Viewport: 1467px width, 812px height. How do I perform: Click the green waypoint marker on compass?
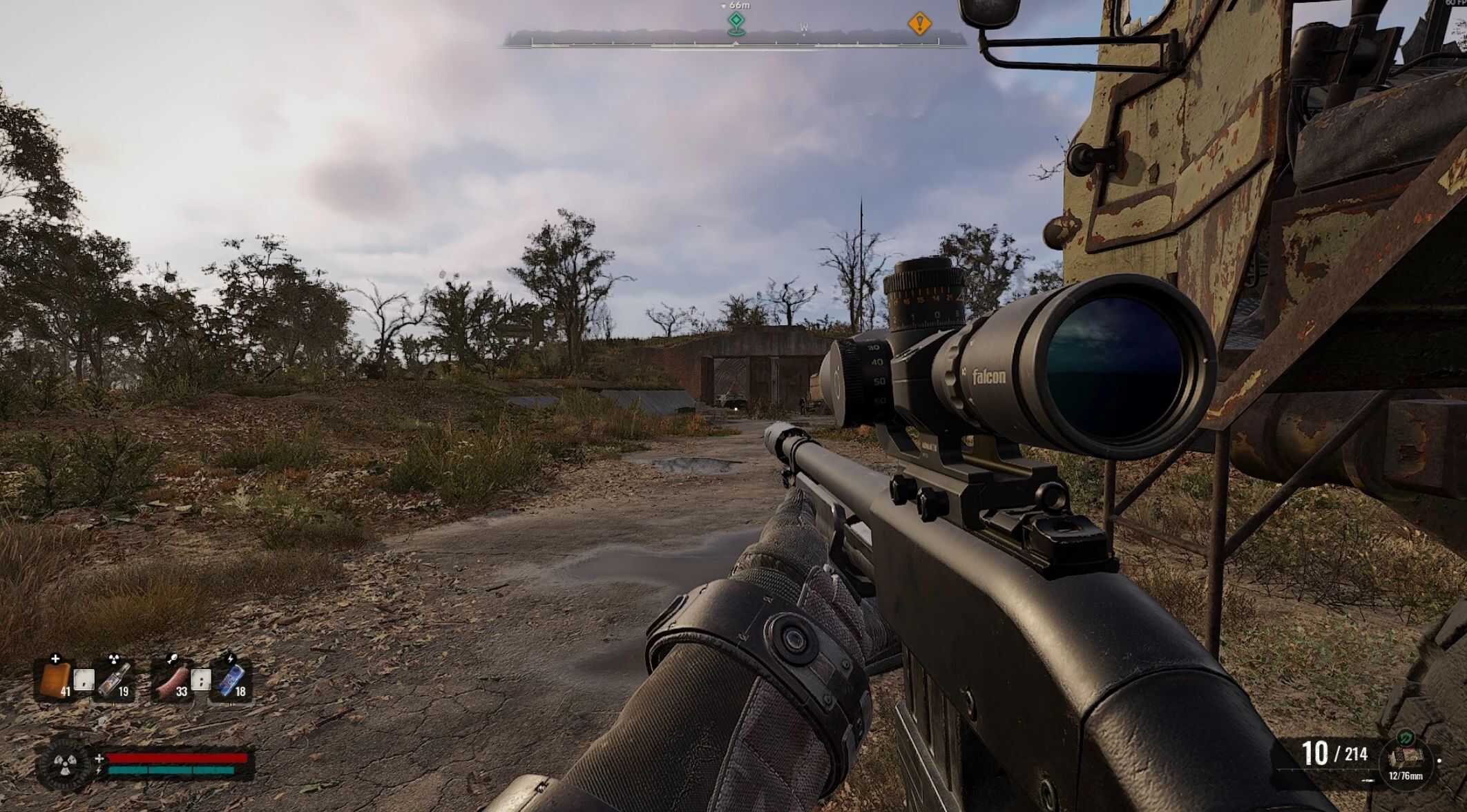coord(736,23)
